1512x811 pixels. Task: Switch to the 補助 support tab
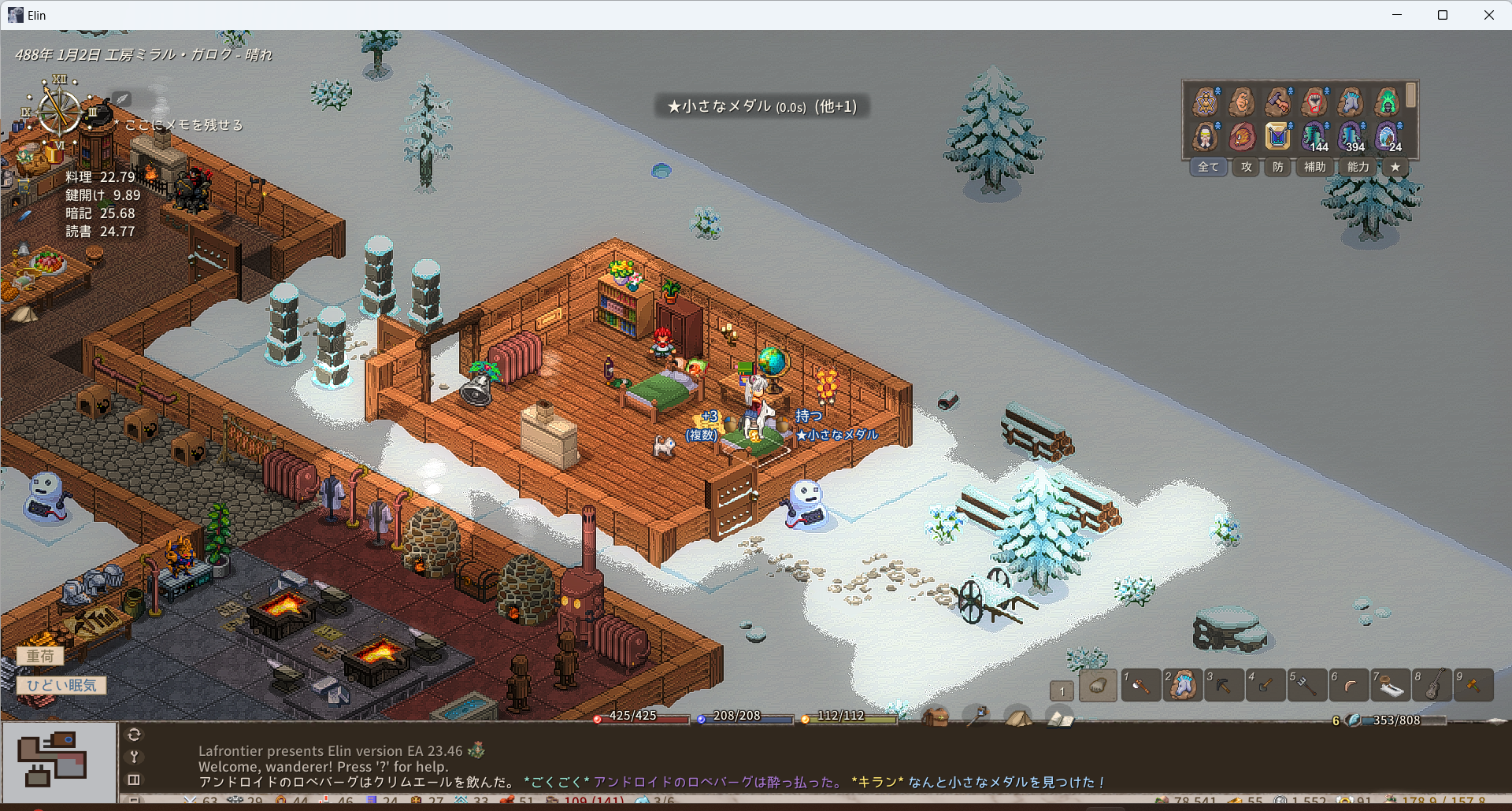click(1314, 167)
